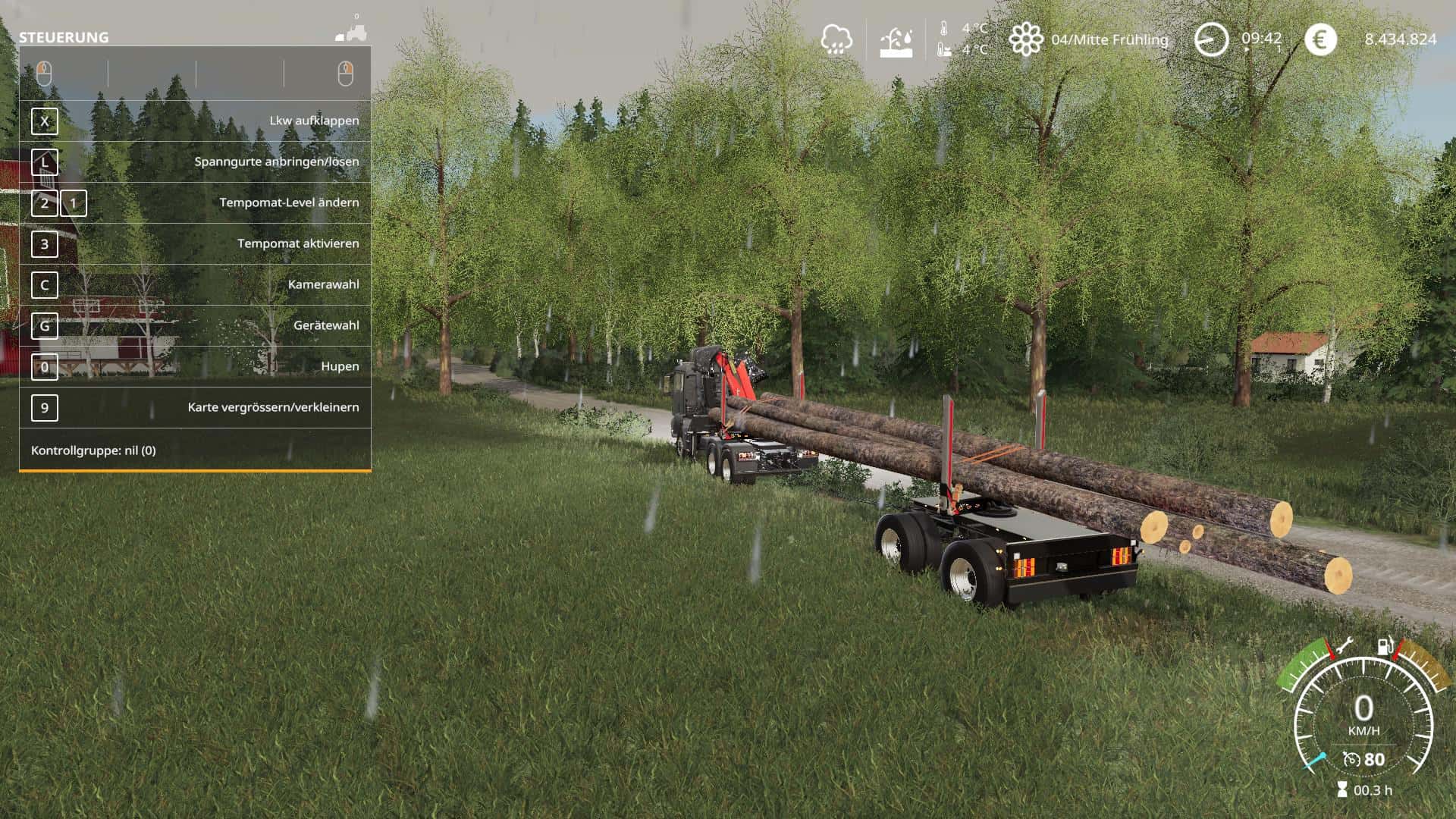The height and width of the screenshot is (819, 1456).
Task: Select the fuel pump indicator icon
Action: [x=1385, y=646]
